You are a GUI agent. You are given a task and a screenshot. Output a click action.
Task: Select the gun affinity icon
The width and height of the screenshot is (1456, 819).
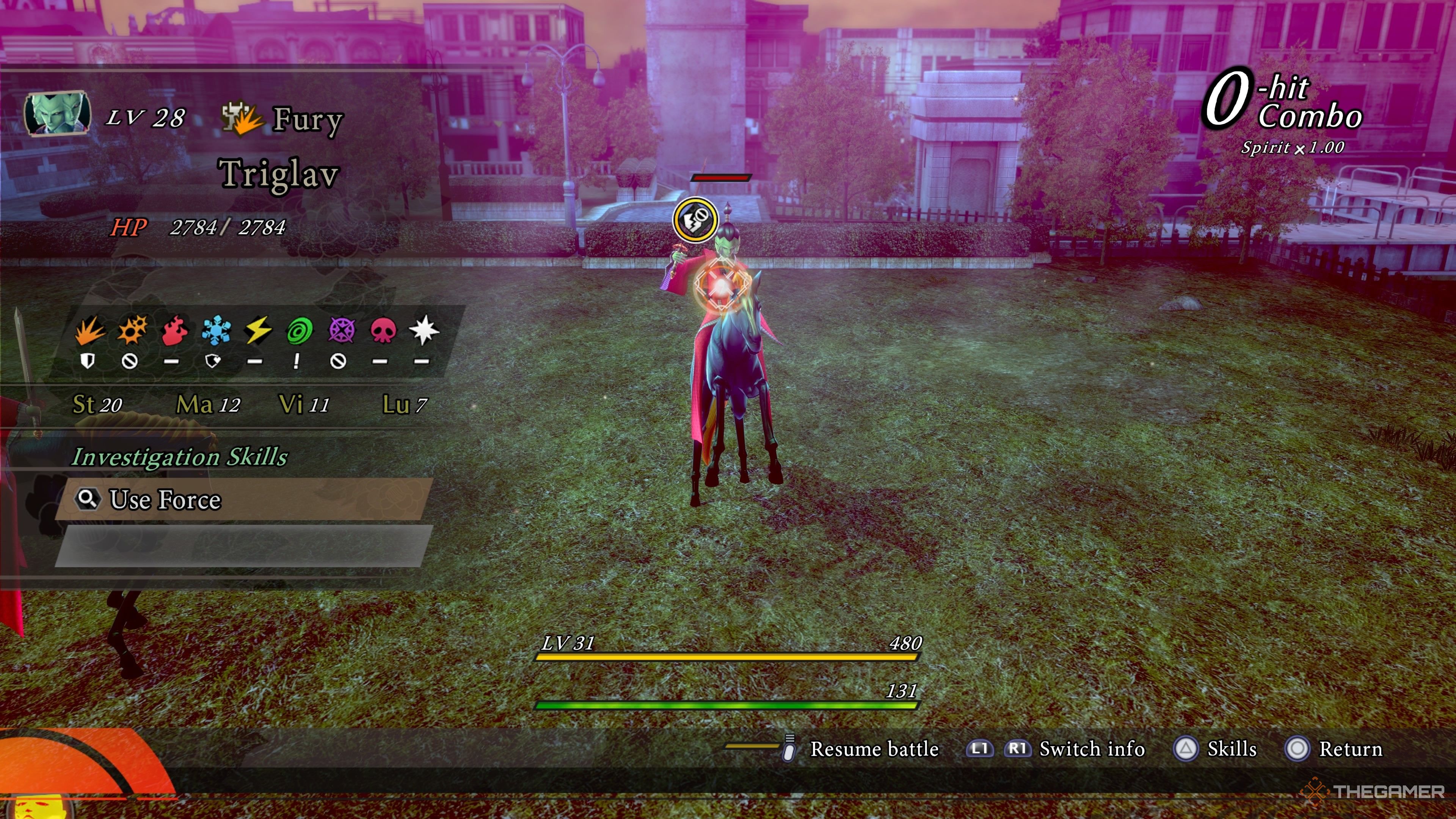pos(132,331)
